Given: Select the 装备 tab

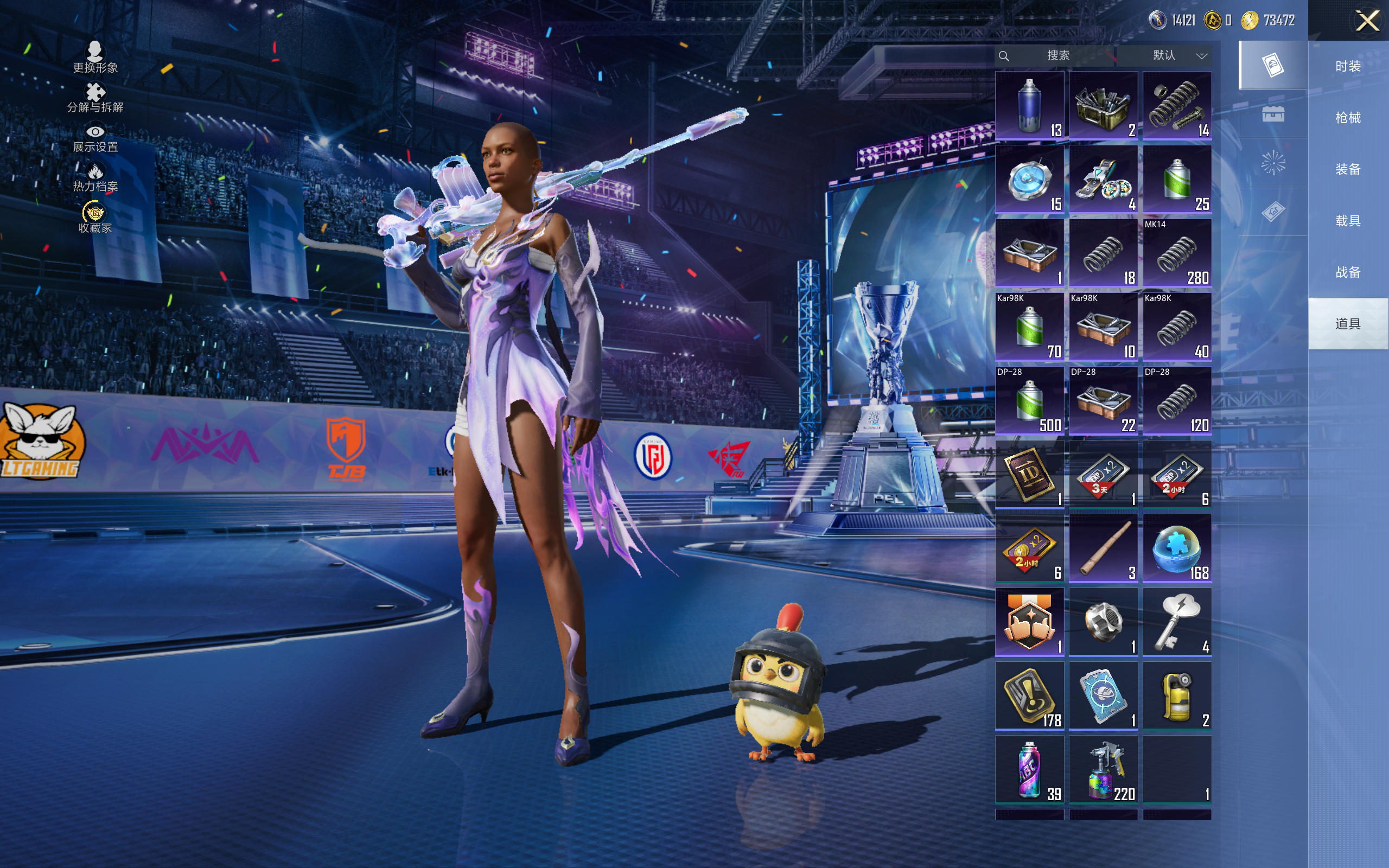Looking at the screenshot, I should 1348,169.
